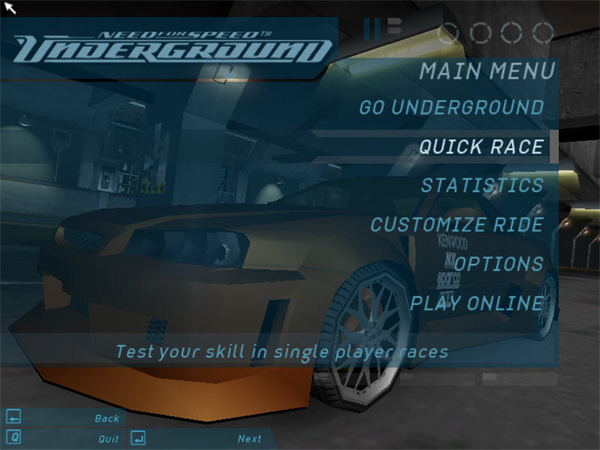
Task: Choose the Quick Race entry
Action: pyautogui.click(x=481, y=147)
